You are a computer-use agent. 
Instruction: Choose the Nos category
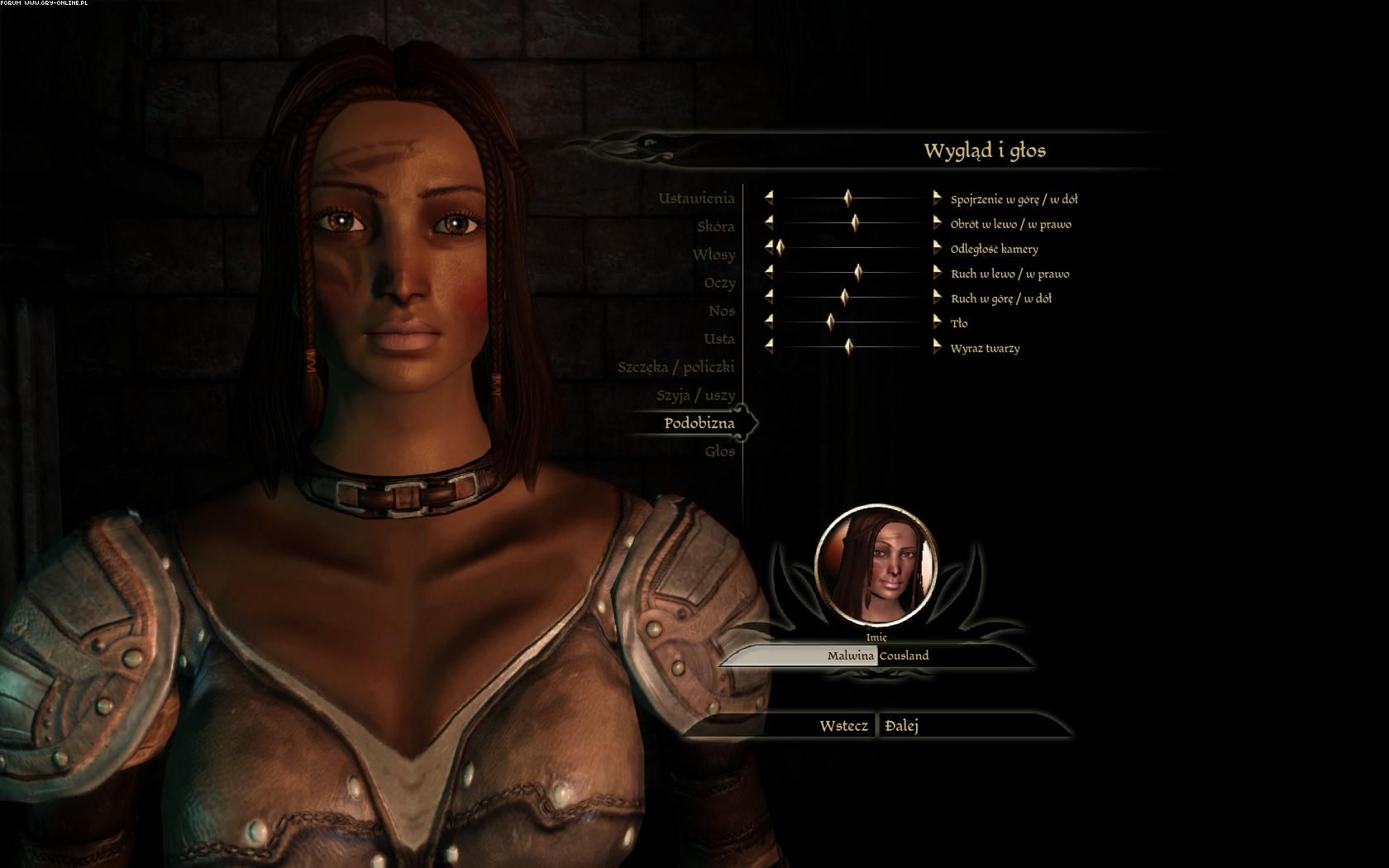721,311
